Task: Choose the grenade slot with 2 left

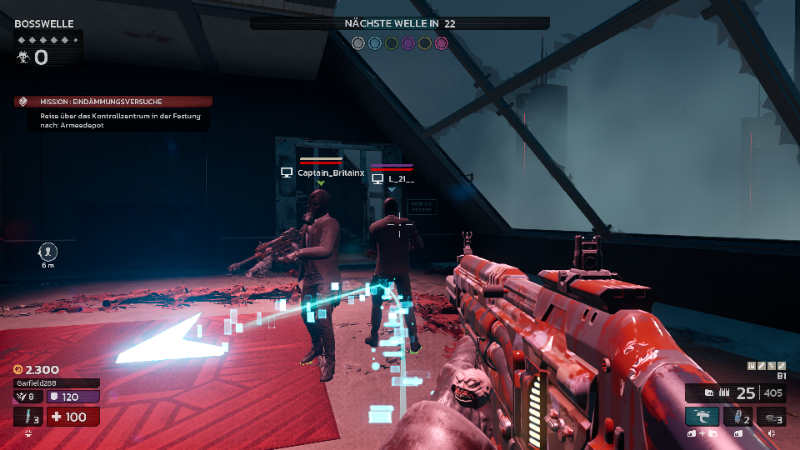Action: pos(736,416)
